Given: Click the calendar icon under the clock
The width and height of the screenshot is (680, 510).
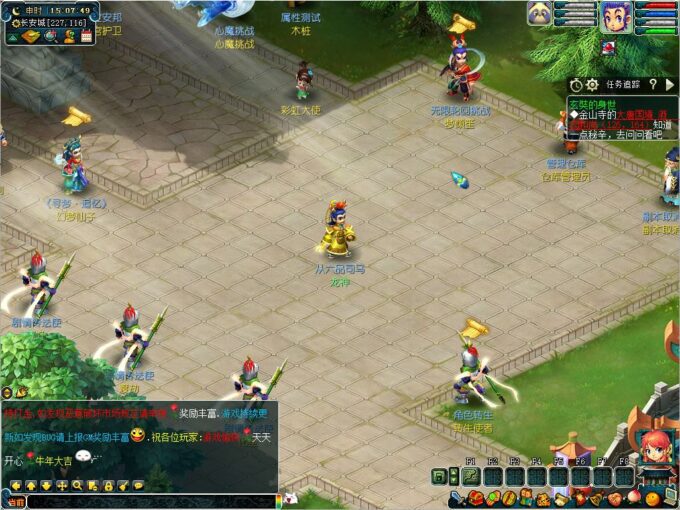Looking at the screenshot, I should point(86,37).
